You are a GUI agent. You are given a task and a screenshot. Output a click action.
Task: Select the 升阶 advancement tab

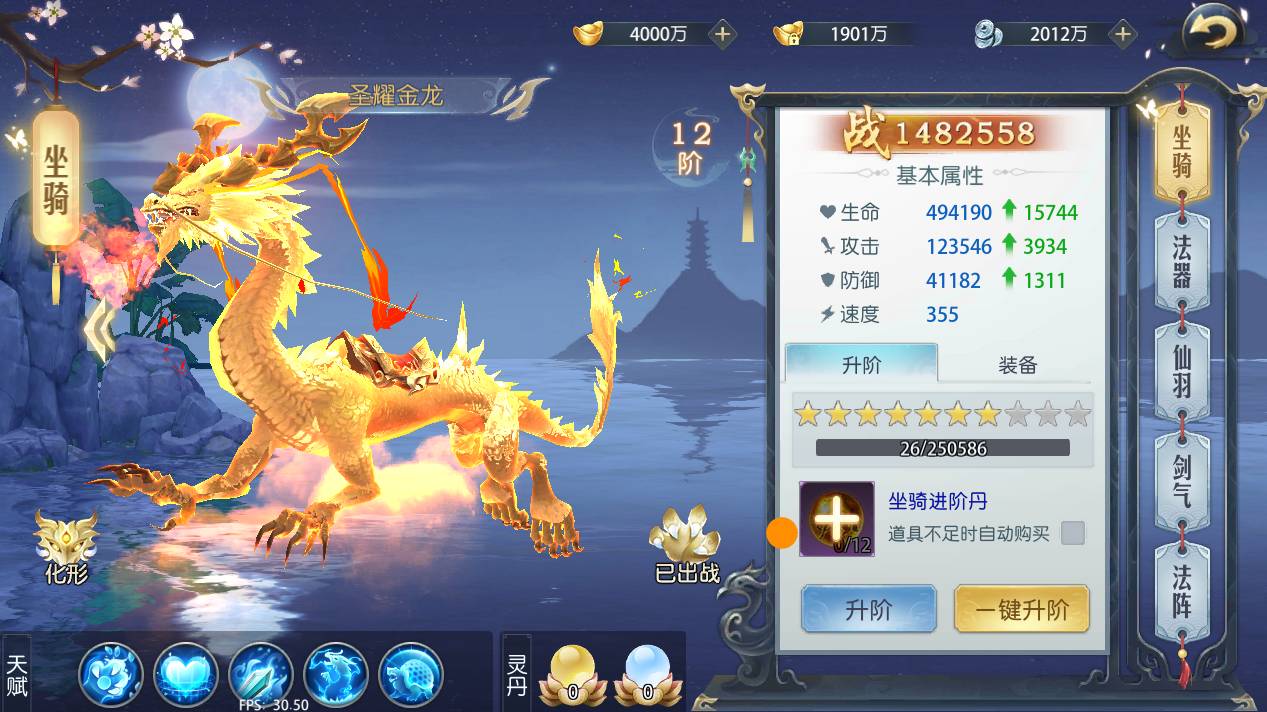tap(861, 365)
